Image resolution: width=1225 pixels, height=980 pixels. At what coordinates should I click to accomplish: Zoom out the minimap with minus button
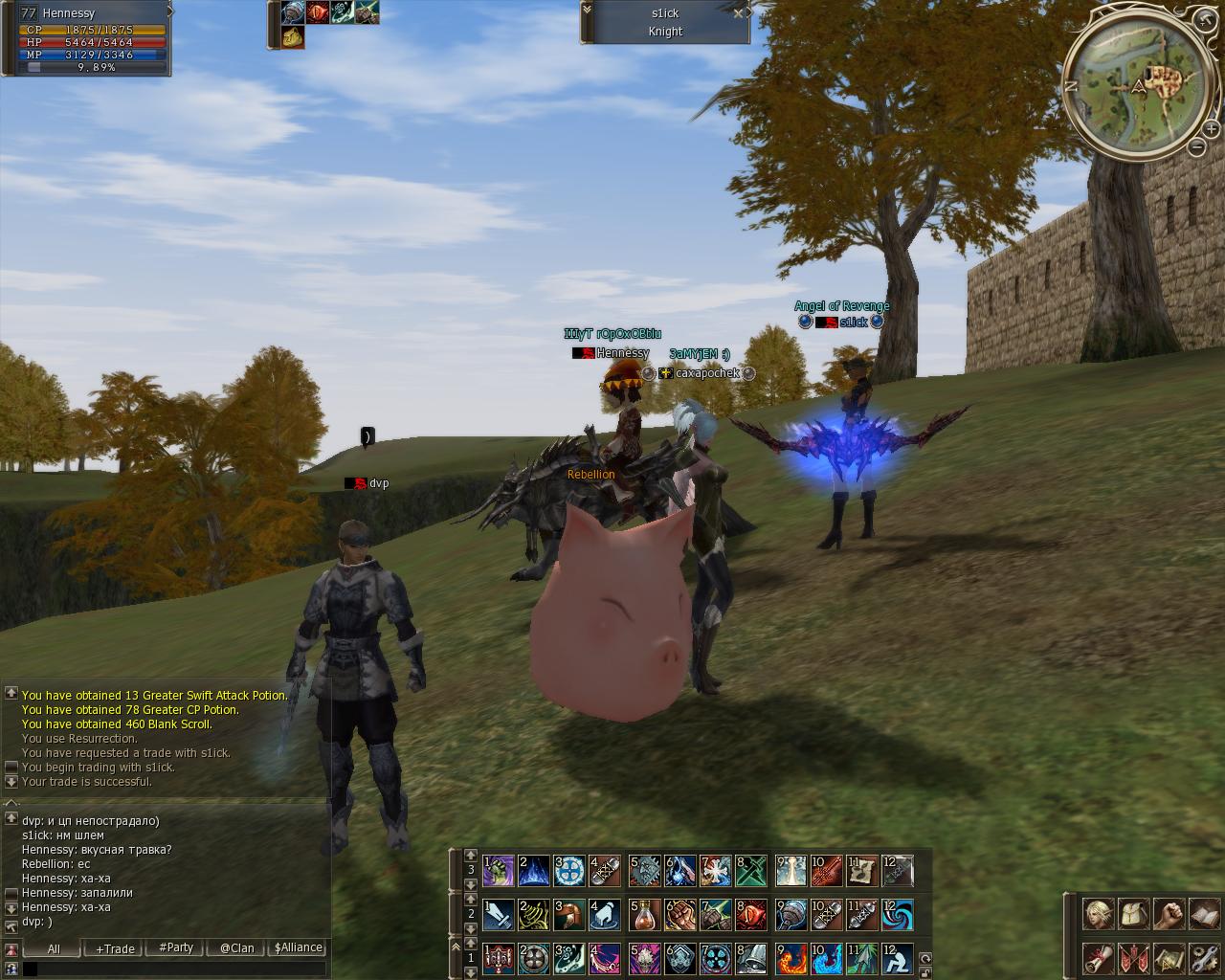pos(1197,146)
